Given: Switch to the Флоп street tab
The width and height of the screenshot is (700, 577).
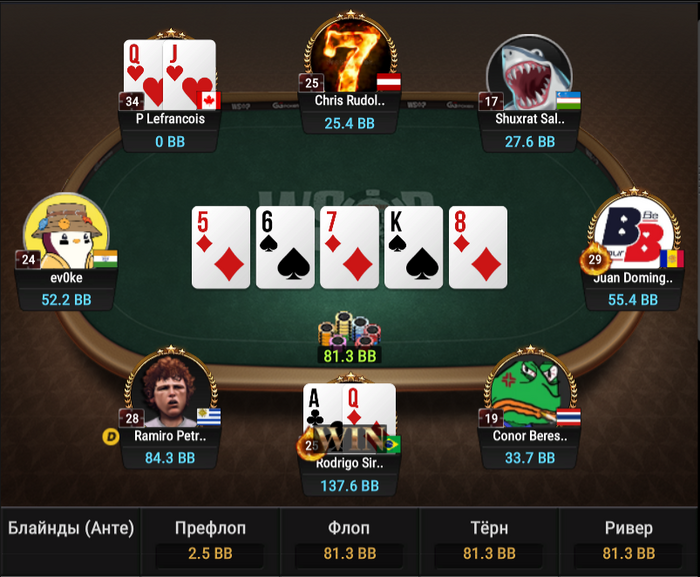Looking at the screenshot, I should (x=349, y=540).
